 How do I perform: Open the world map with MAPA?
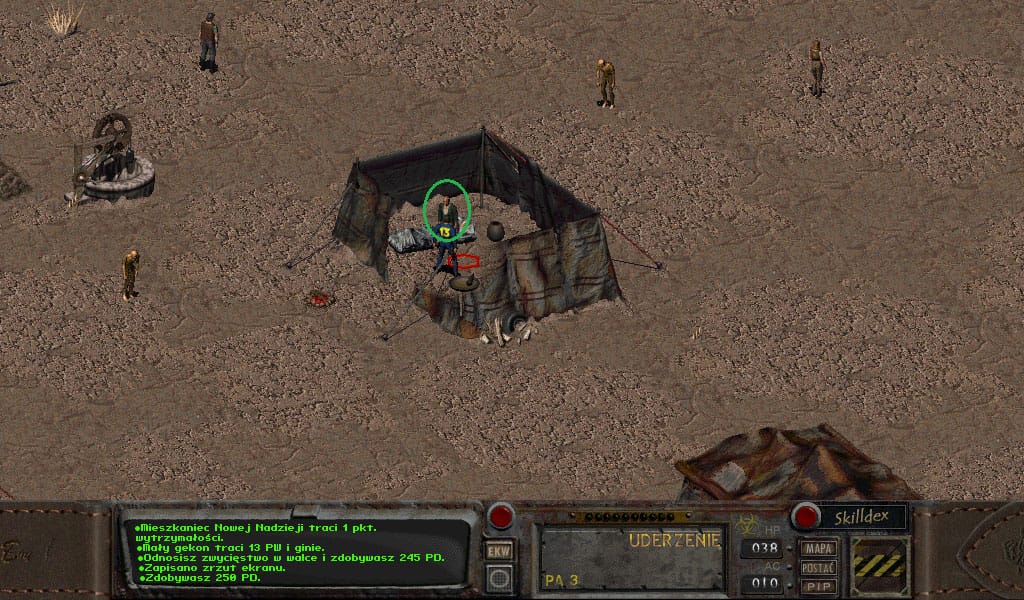pyautogui.click(x=819, y=549)
